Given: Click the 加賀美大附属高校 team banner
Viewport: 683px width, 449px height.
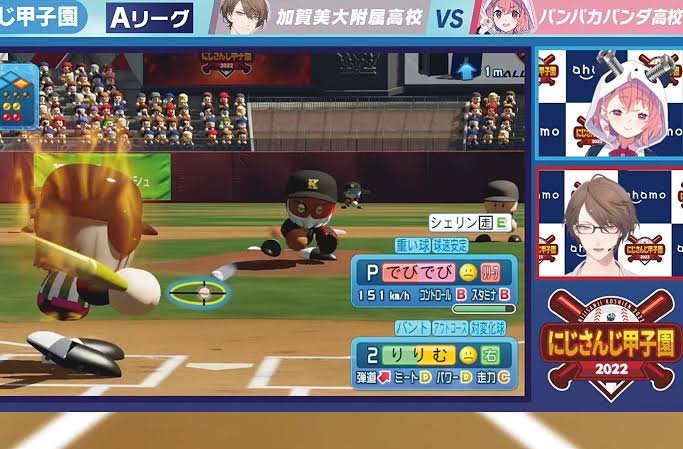Looking at the screenshot, I should click(x=318, y=18).
